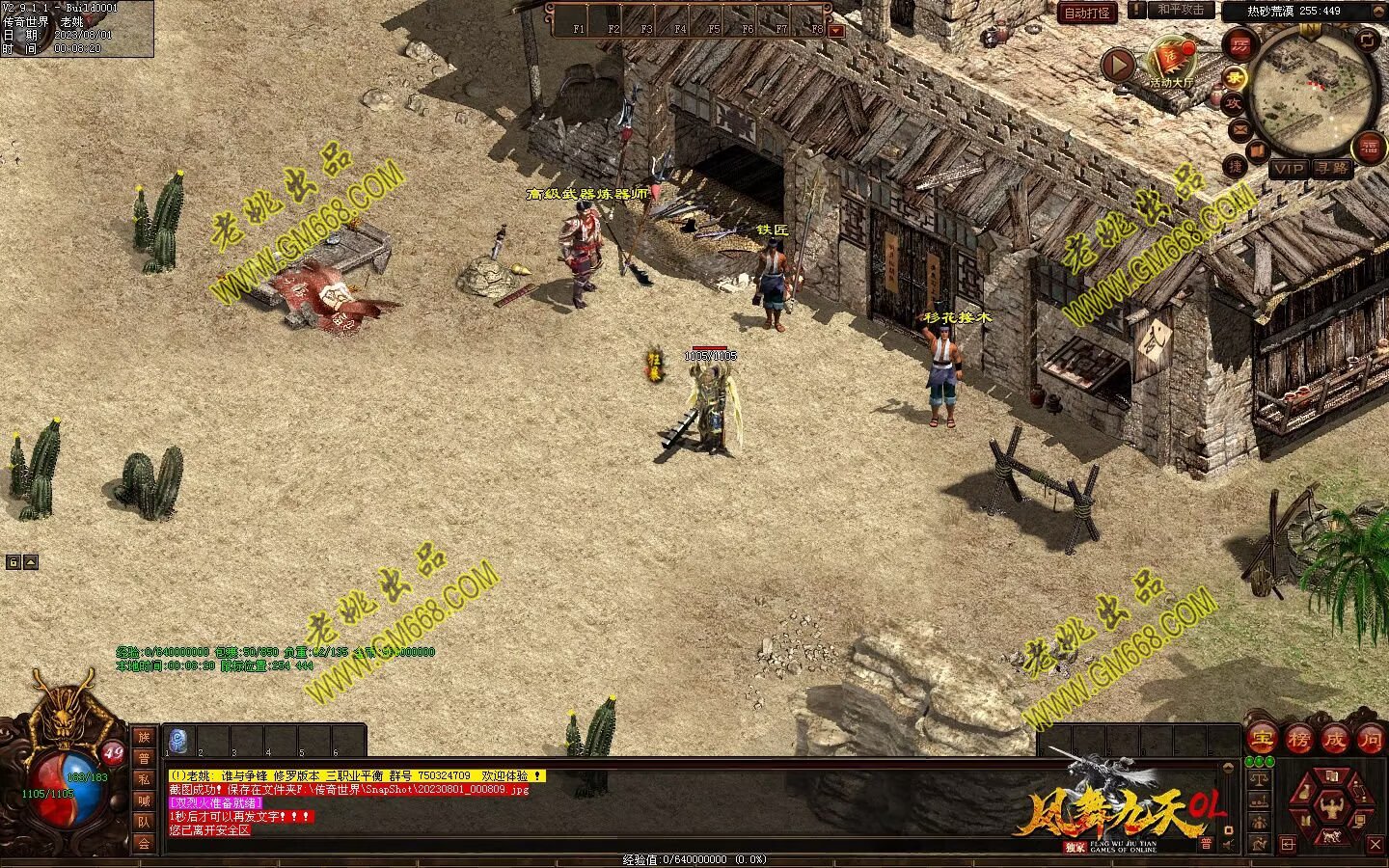Open the 活动大厅 activity hall icon

point(1172,61)
